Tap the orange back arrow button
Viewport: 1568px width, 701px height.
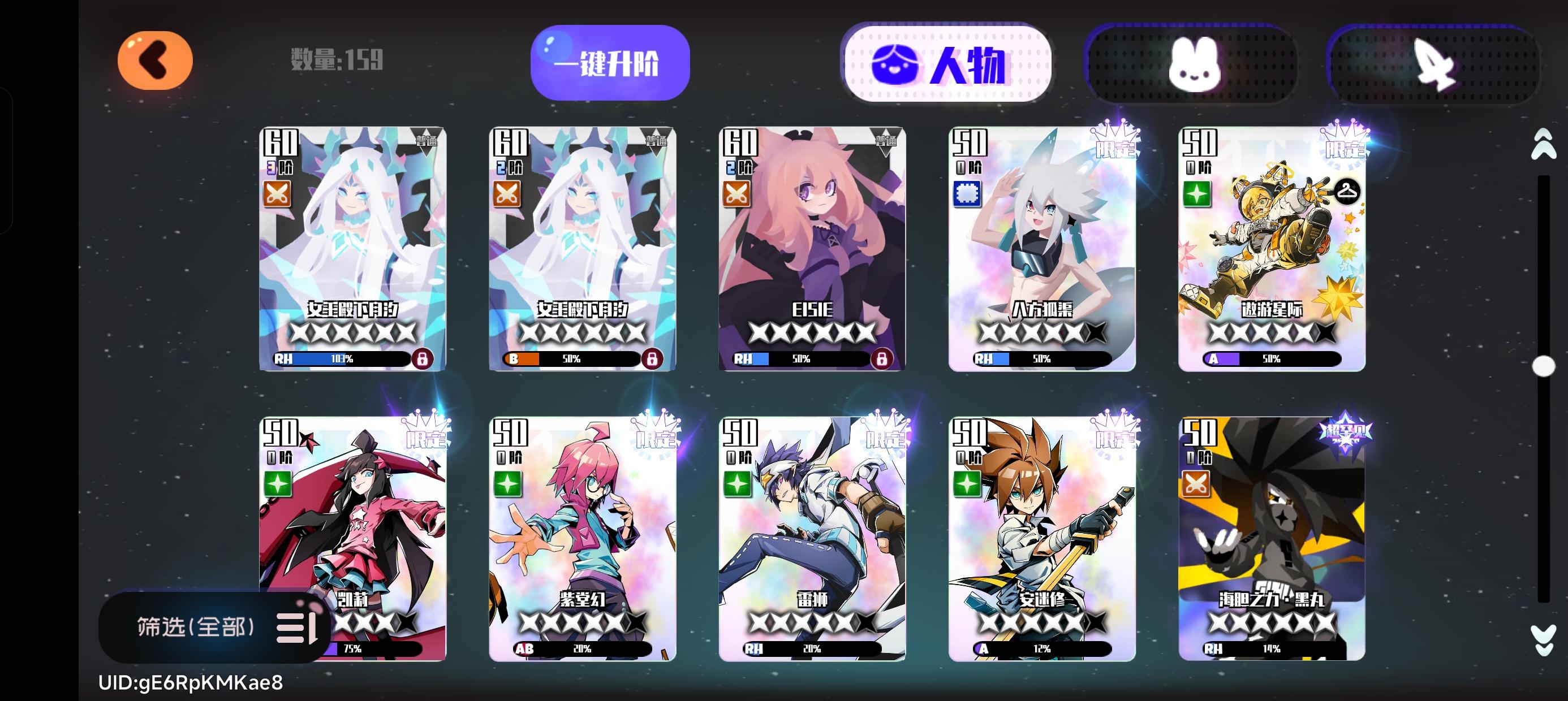pyautogui.click(x=154, y=60)
